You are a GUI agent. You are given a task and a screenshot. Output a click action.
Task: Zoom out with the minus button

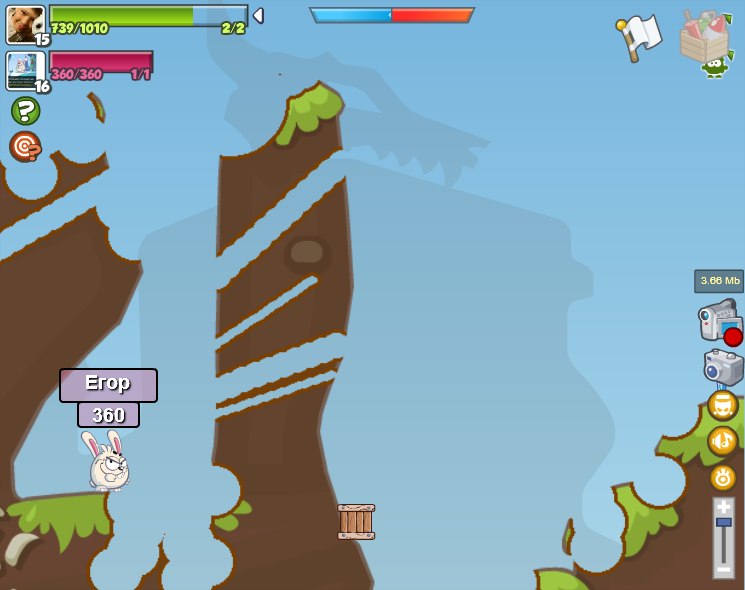click(x=723, y=569)
